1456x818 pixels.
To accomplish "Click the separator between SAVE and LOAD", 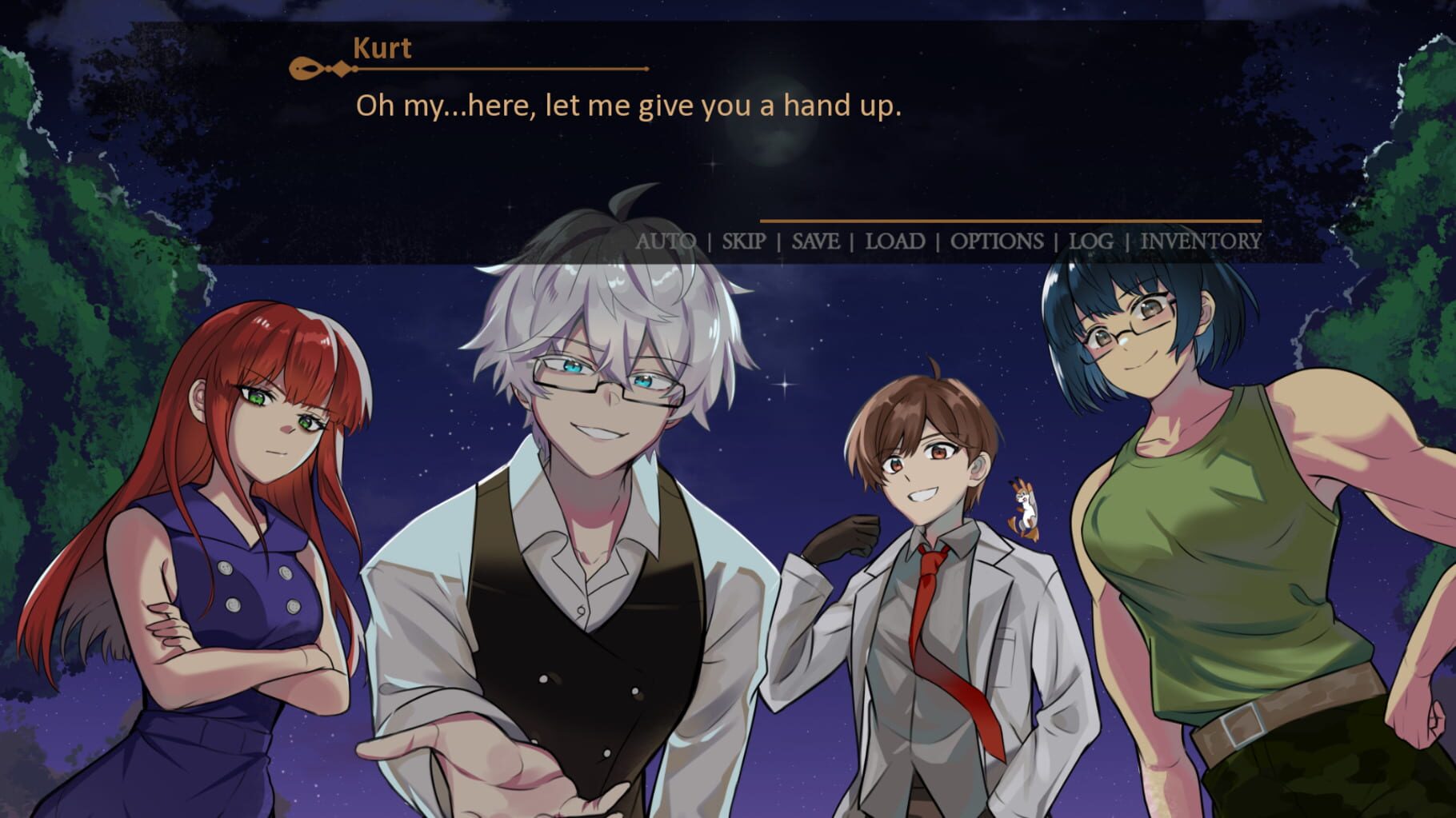I will tap(854, 239).
